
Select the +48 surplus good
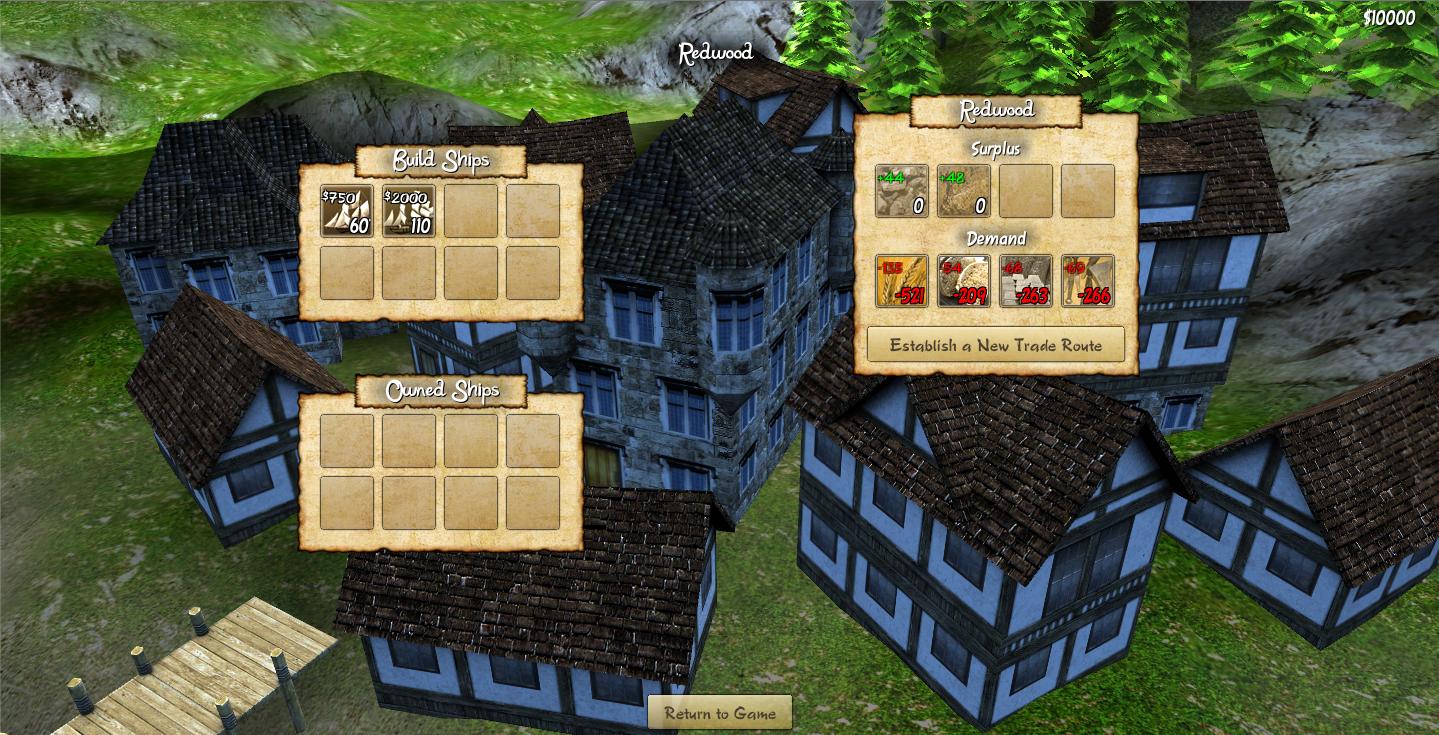click(963, 191)
